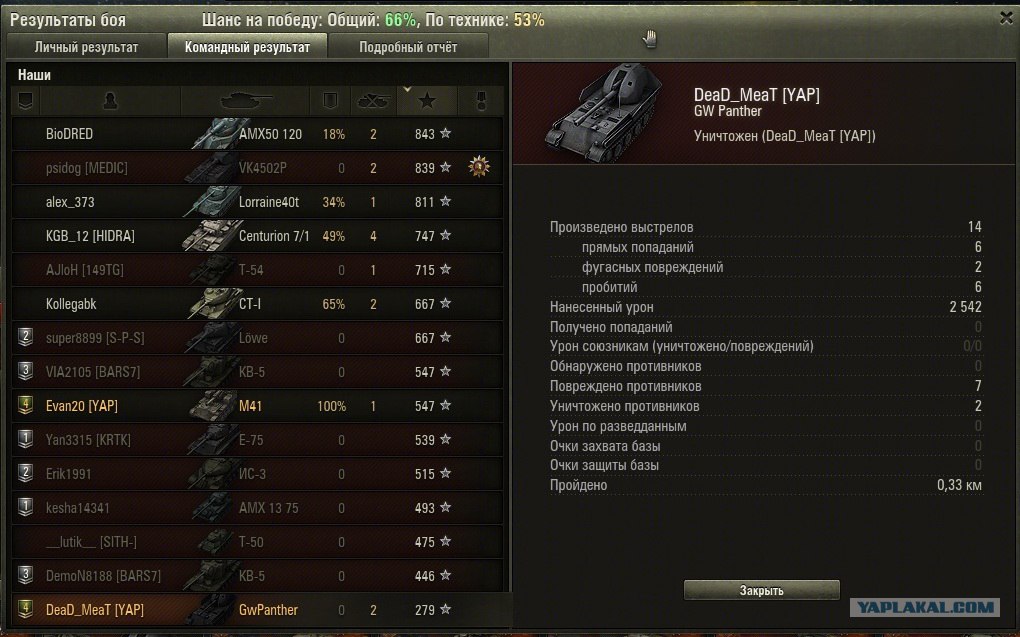1020x637 pixels.
Task: Select __lutik__ [SITH-] player row
Action: (x=258, y=542)
